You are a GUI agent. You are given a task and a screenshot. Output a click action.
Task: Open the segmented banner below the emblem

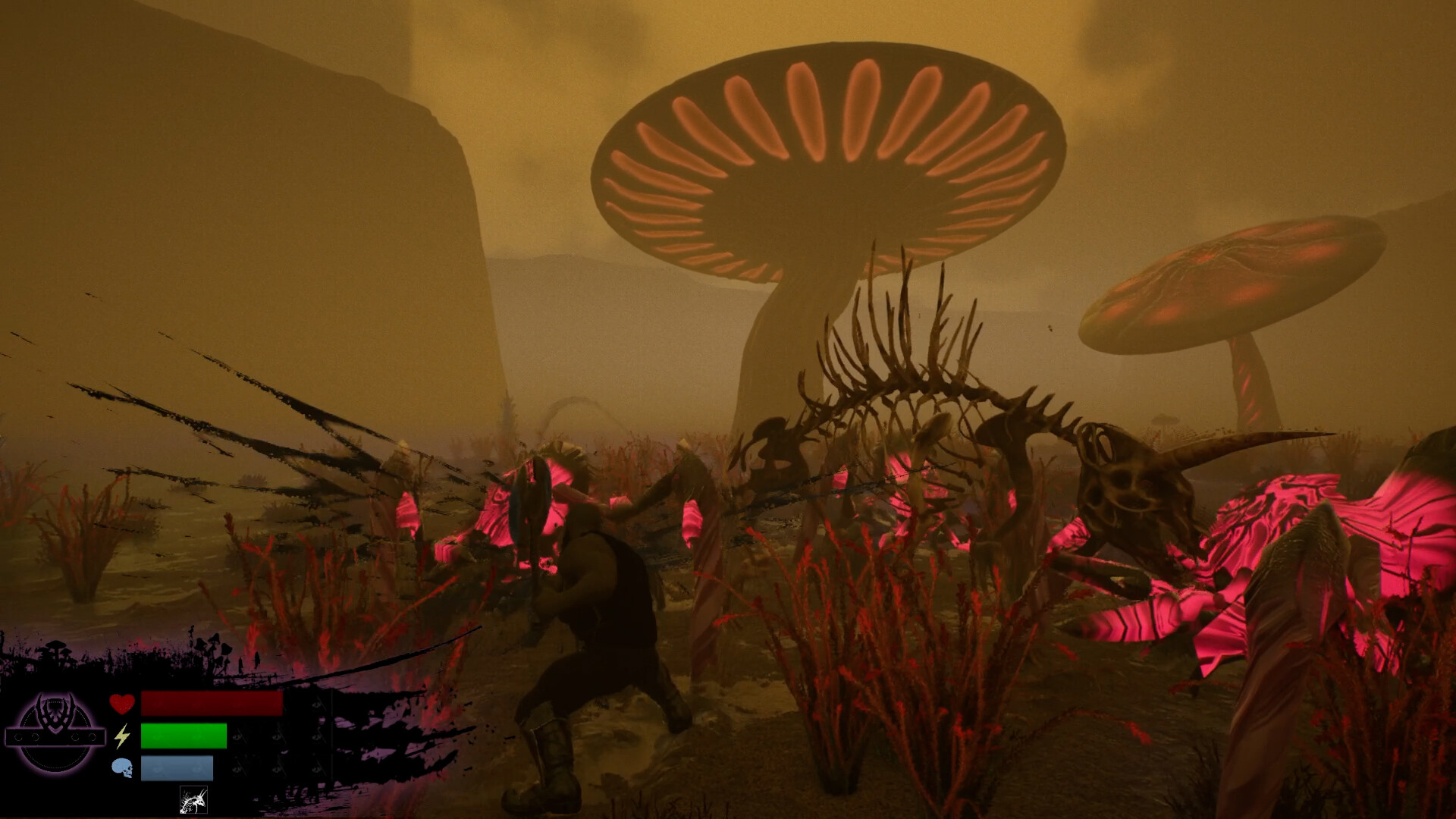[55, 736]
